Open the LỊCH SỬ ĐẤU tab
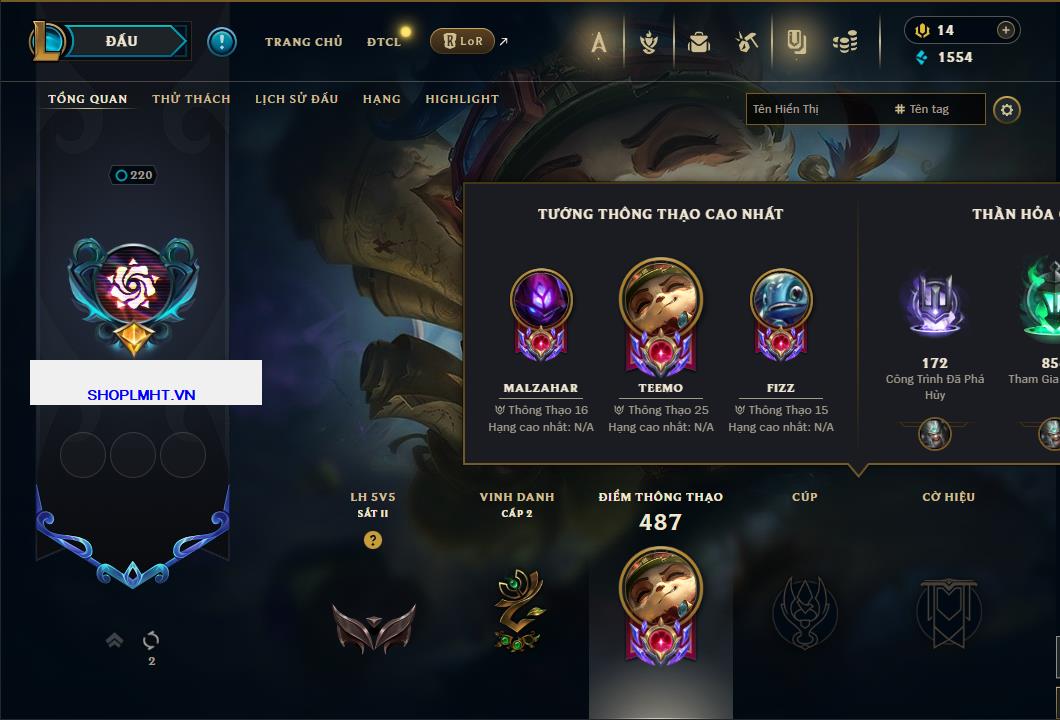 pos(296,99)
